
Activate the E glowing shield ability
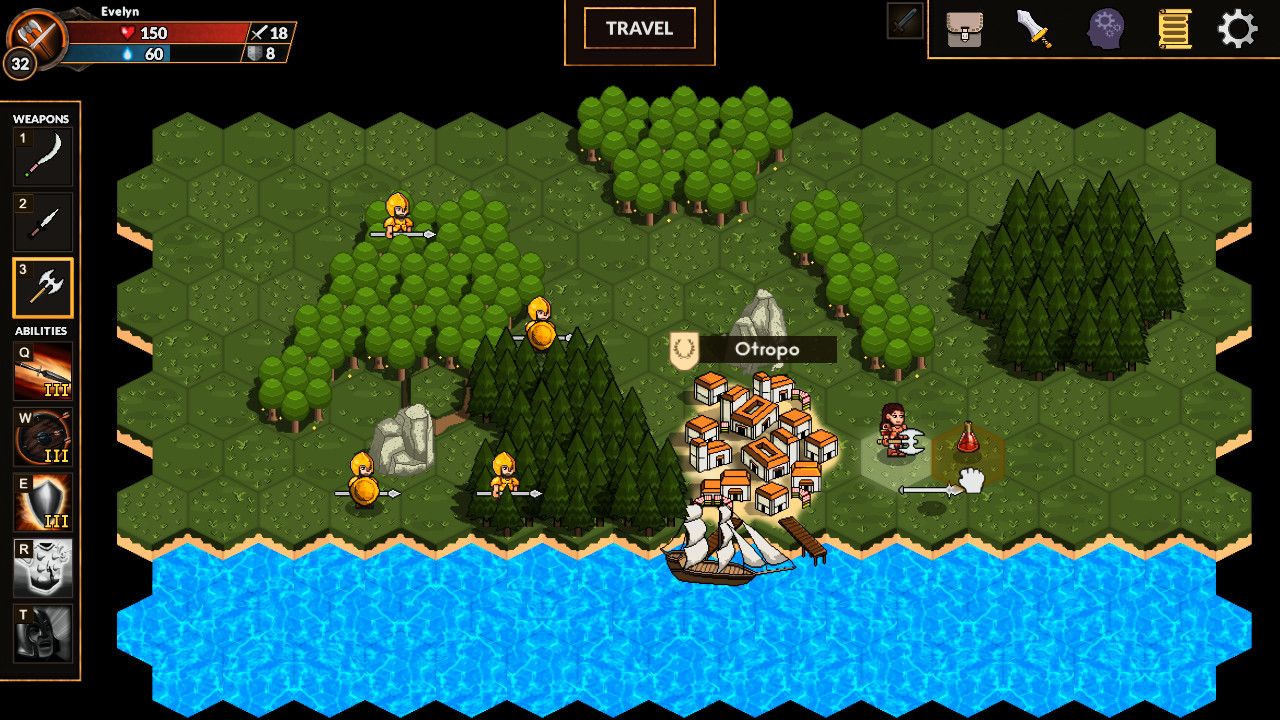point(43,502)
